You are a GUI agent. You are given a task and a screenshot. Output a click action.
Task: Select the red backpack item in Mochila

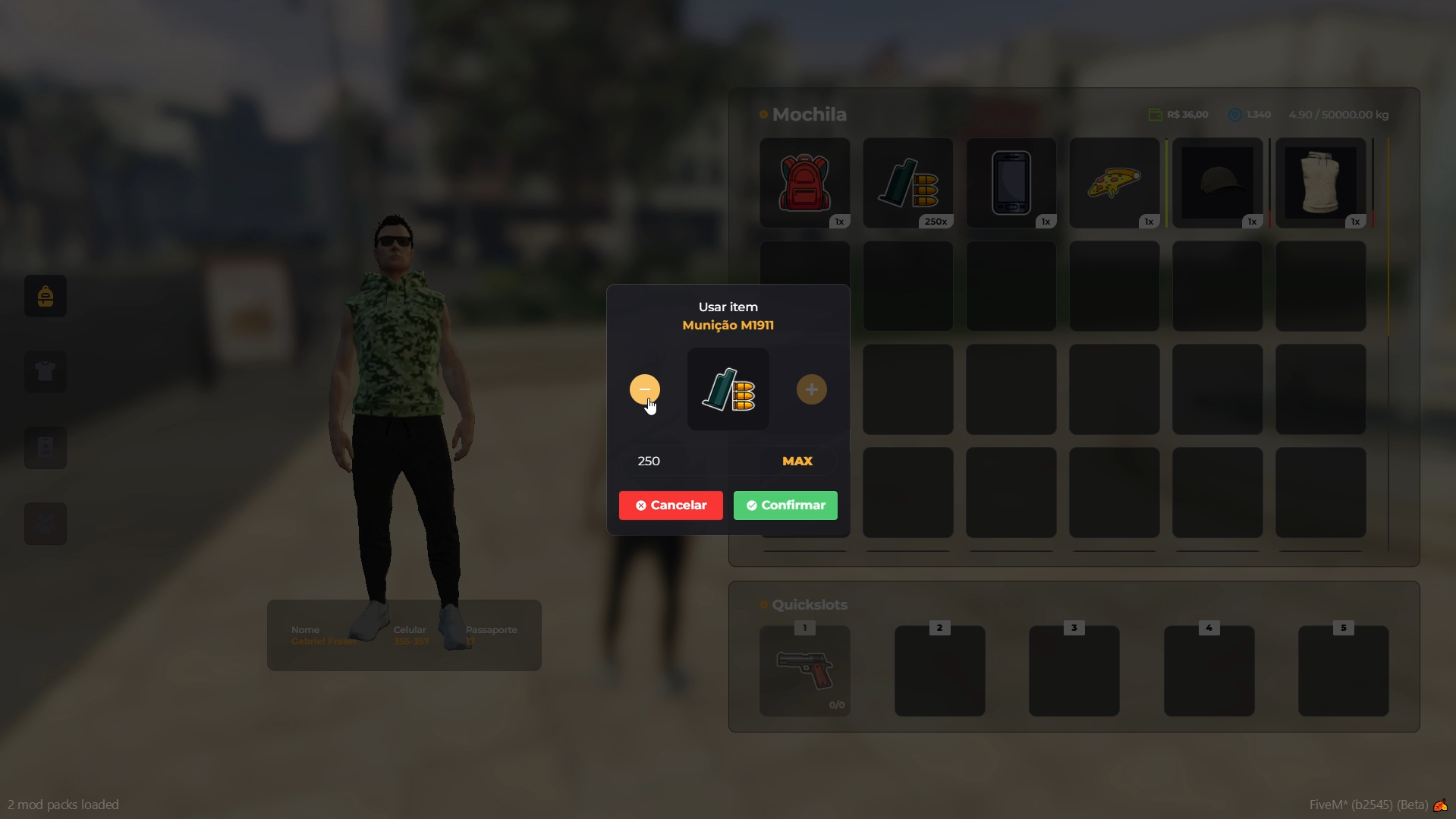tap(805, 182)
